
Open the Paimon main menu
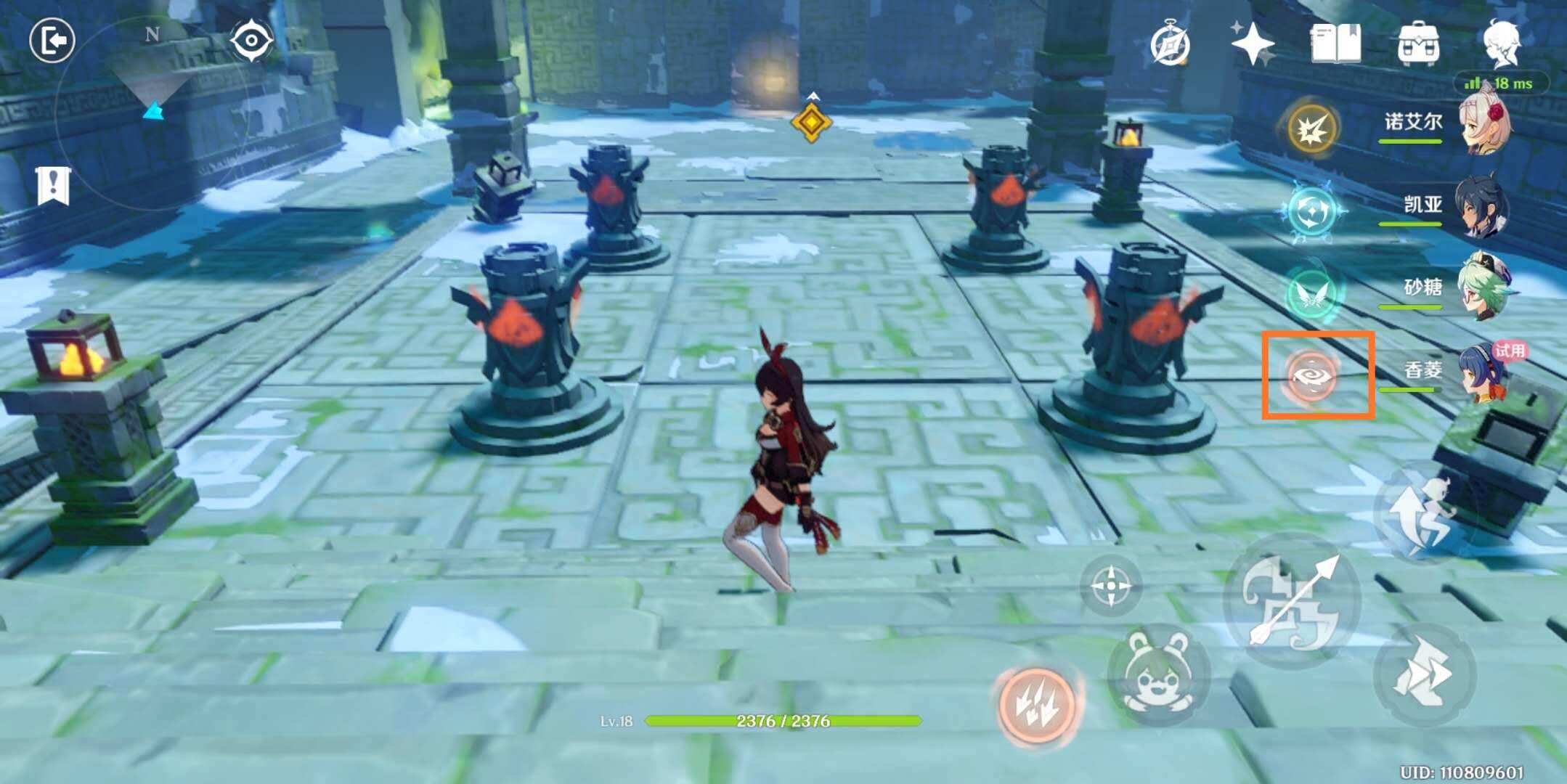1501,42
